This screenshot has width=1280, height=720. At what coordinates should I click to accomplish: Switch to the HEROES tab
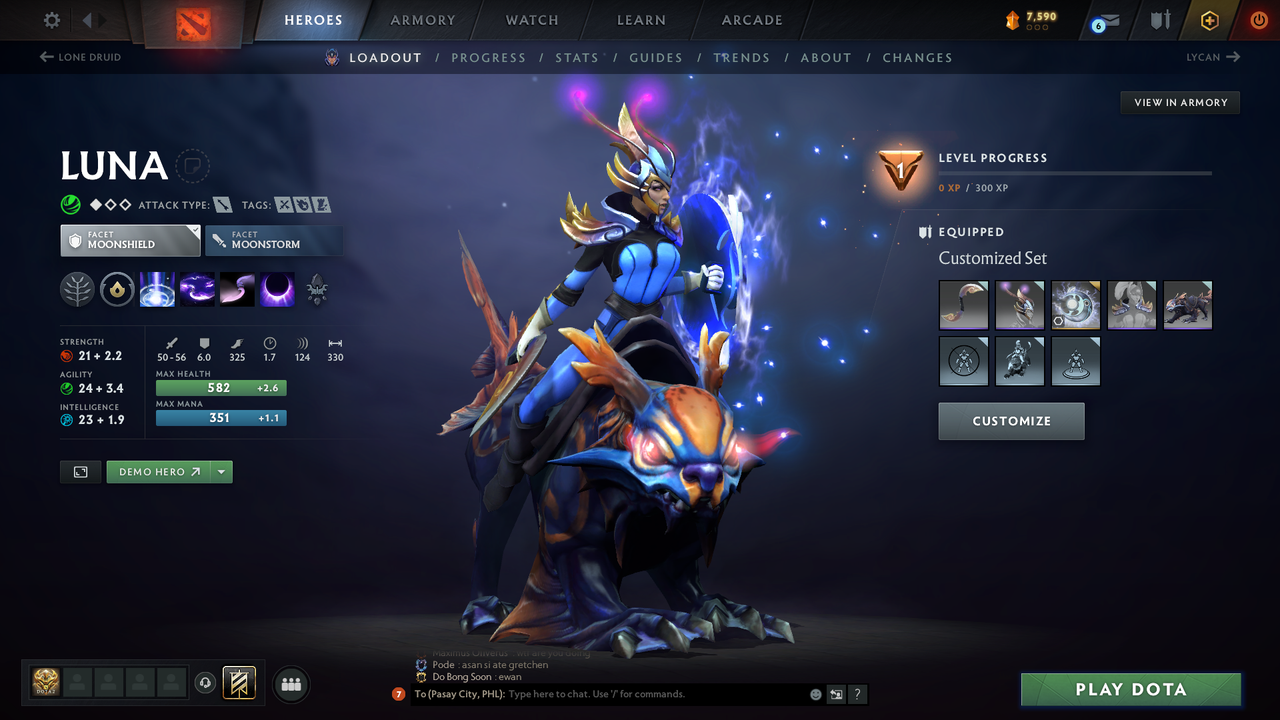coord(313,19)
